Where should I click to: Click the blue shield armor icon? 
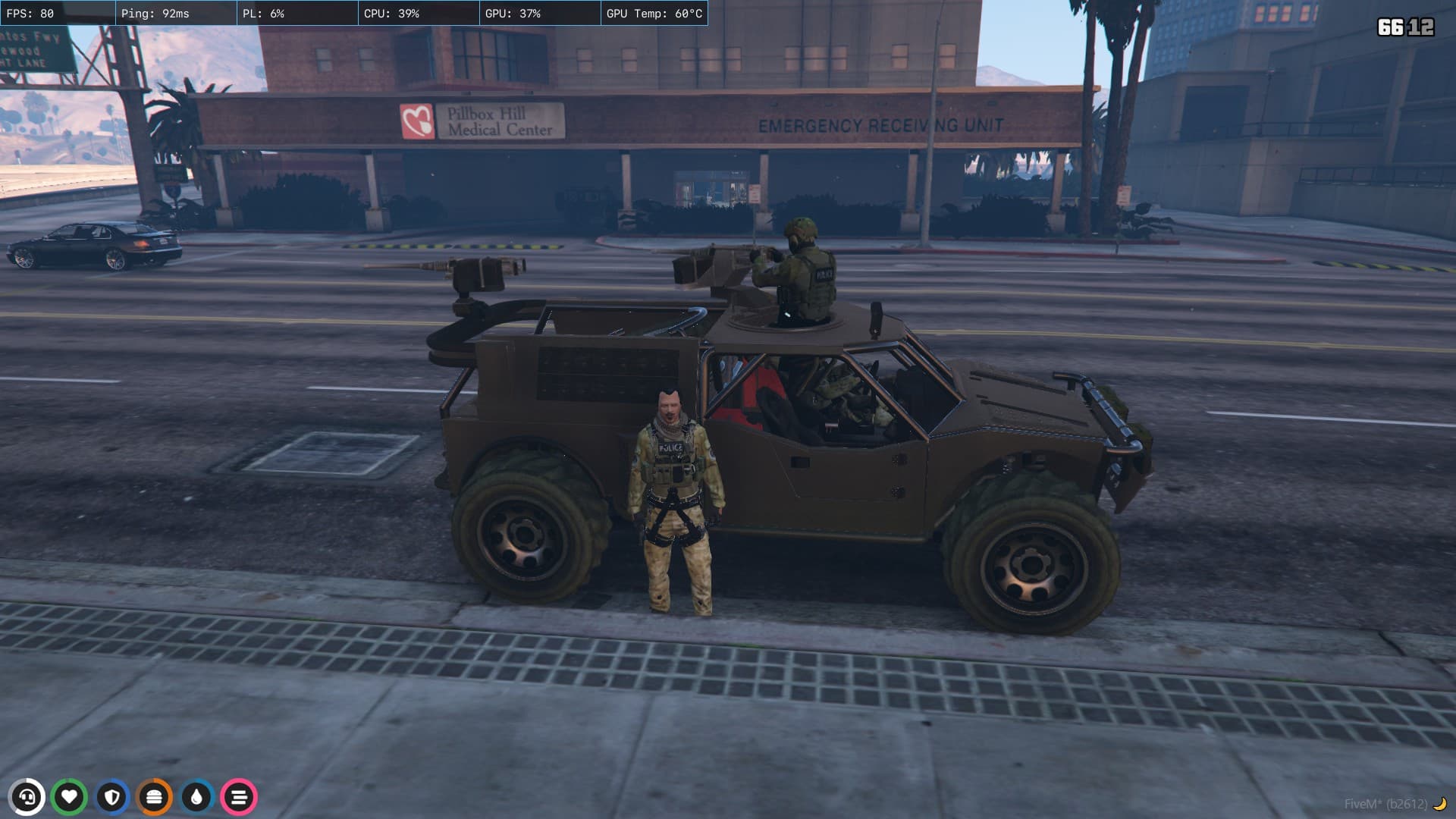coord(112,797)
